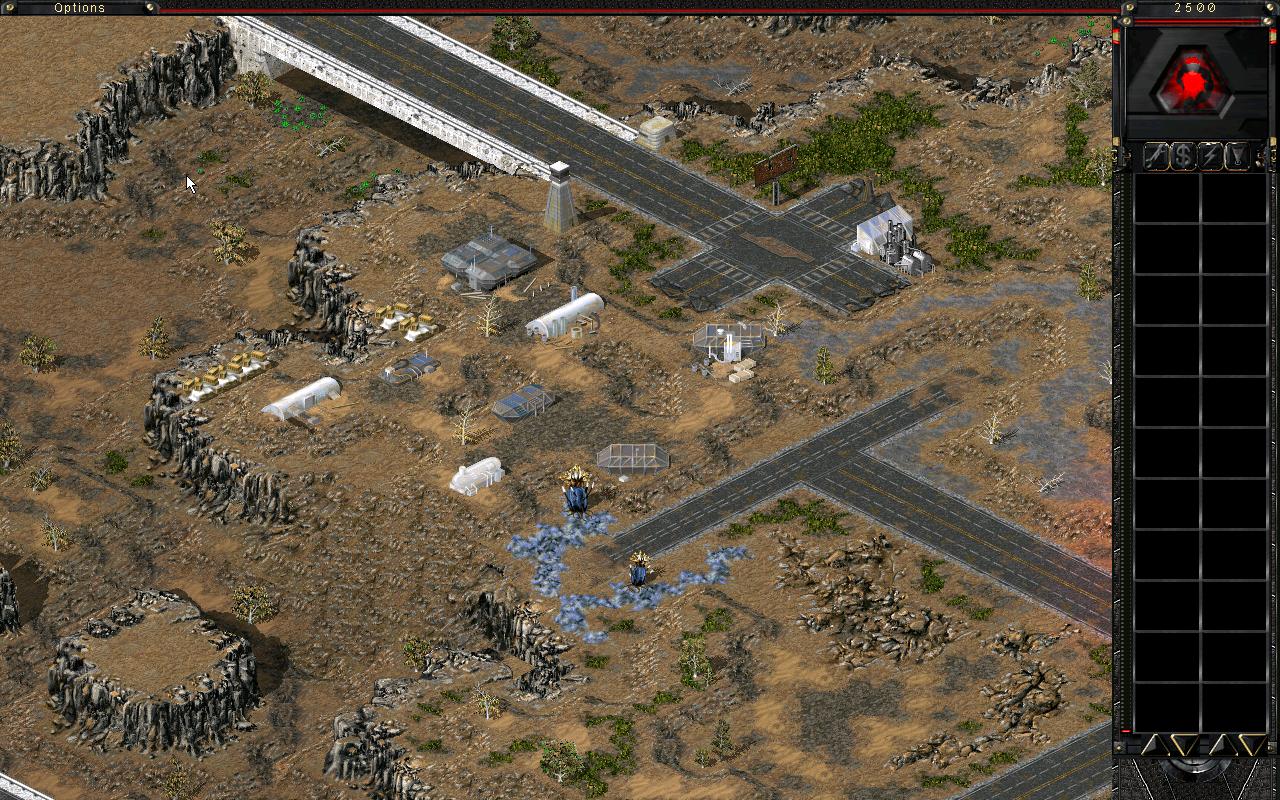Activate the wrench repair mode button
1280x800 pixels.
(1157, 156)
